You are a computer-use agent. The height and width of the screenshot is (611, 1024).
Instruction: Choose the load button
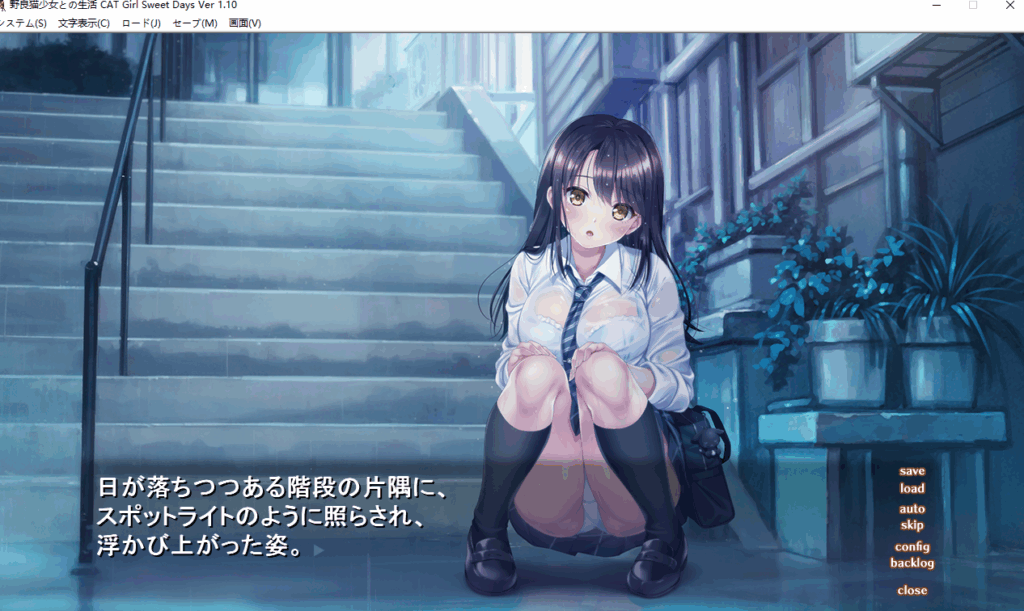(912, 489)
